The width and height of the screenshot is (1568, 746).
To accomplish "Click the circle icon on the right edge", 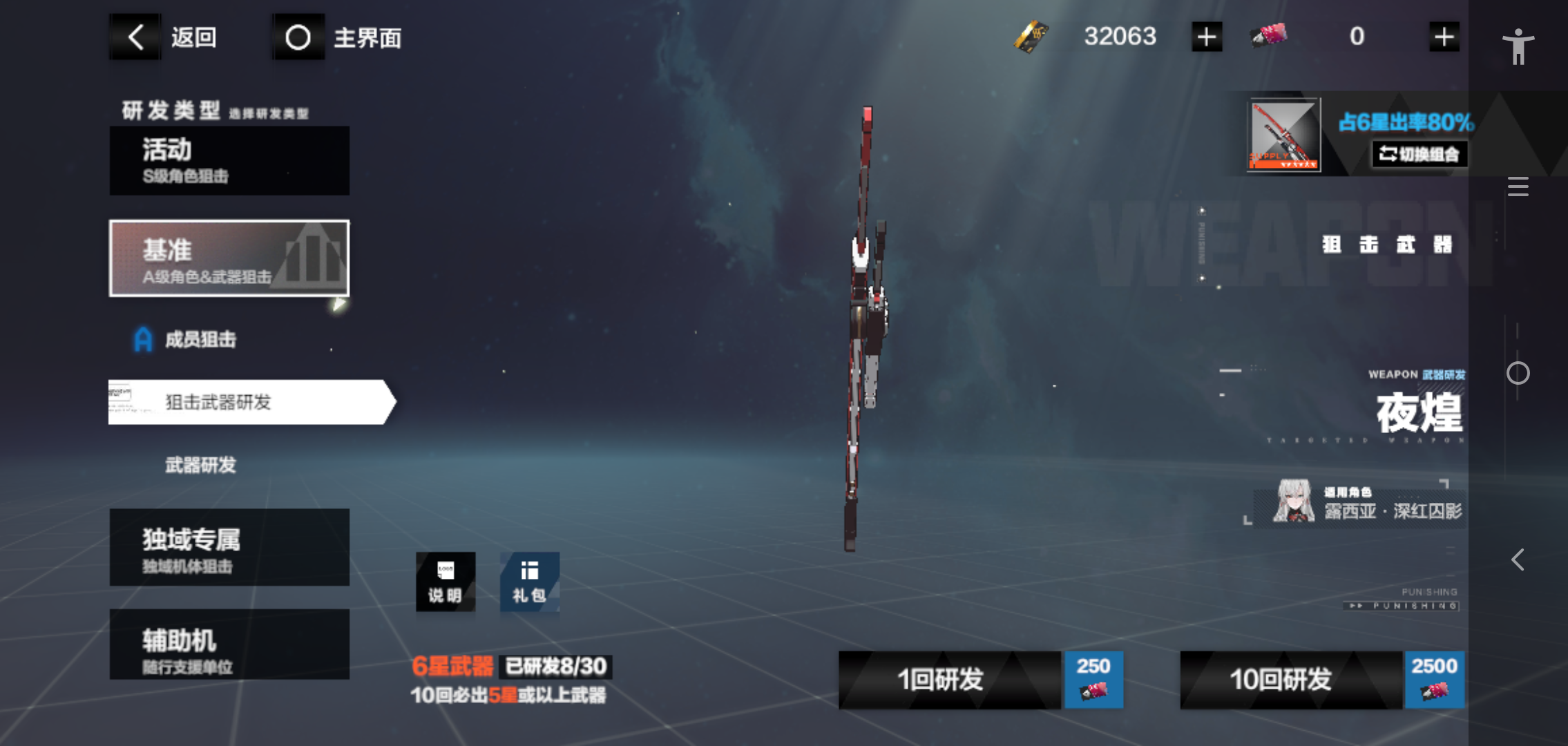I will pyautogui.click(x=1518, y=373).
